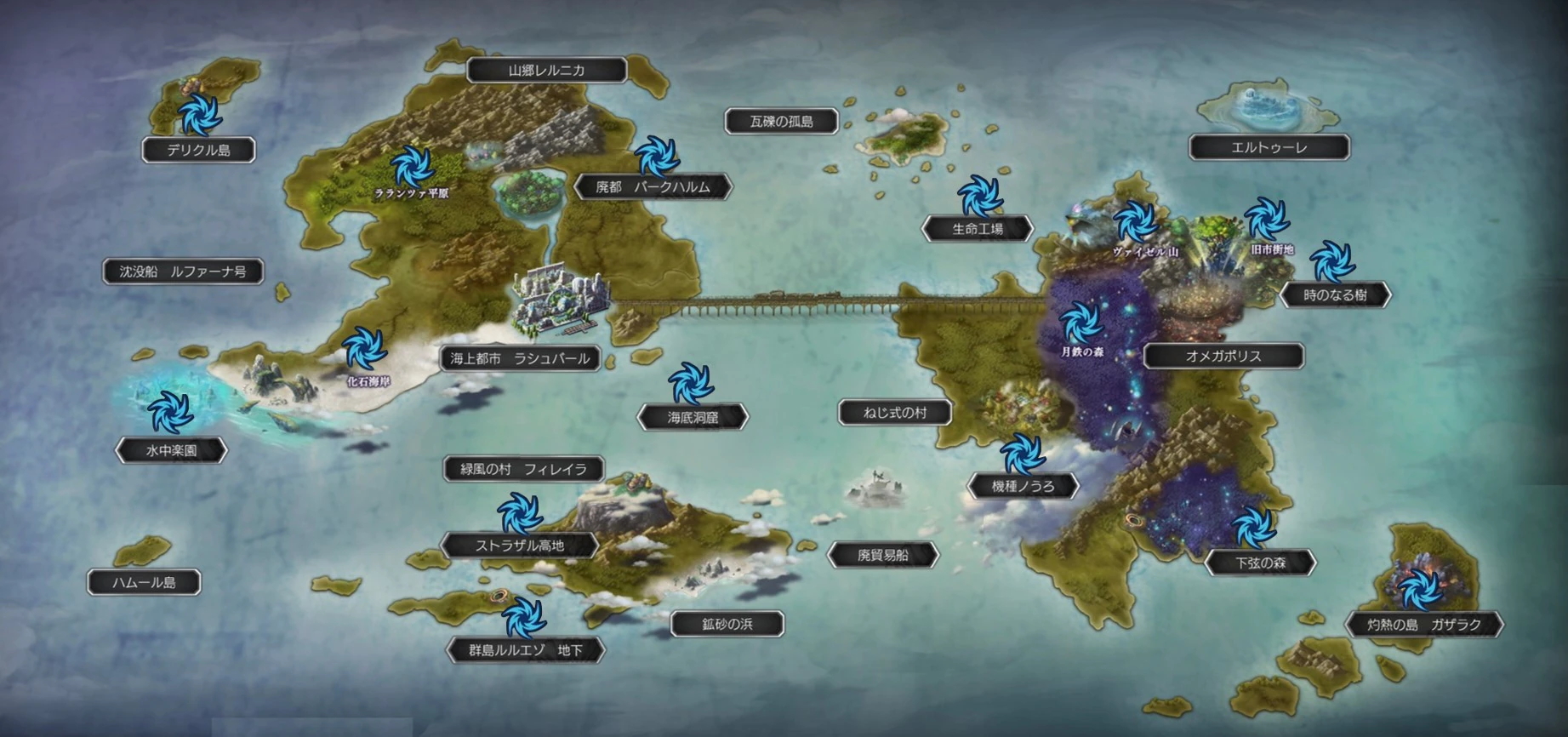Click the ねじ式の村 label
This screenshot has width=1568, height=737.
(x=894, y=413)
